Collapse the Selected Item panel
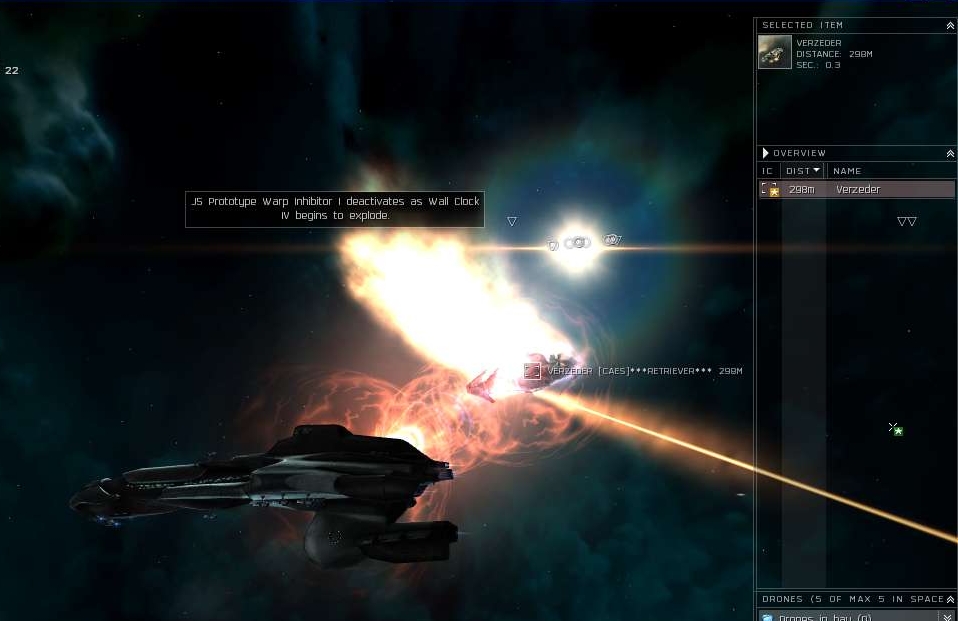This screenshot has width=958, height=621. point(950,25)
